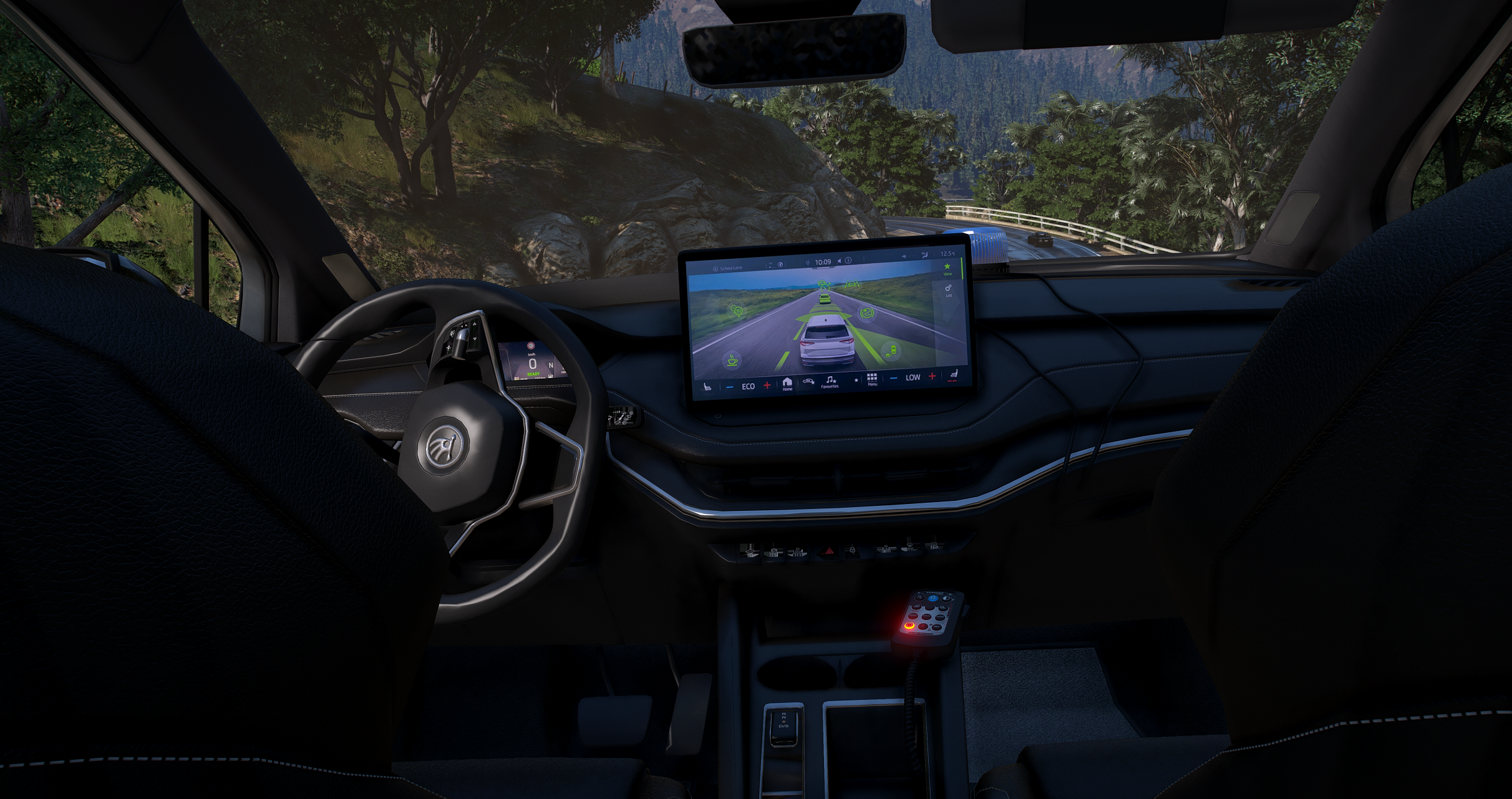Toggle the driver seat heating icon
1512x799 pixels.
point(708,388)
